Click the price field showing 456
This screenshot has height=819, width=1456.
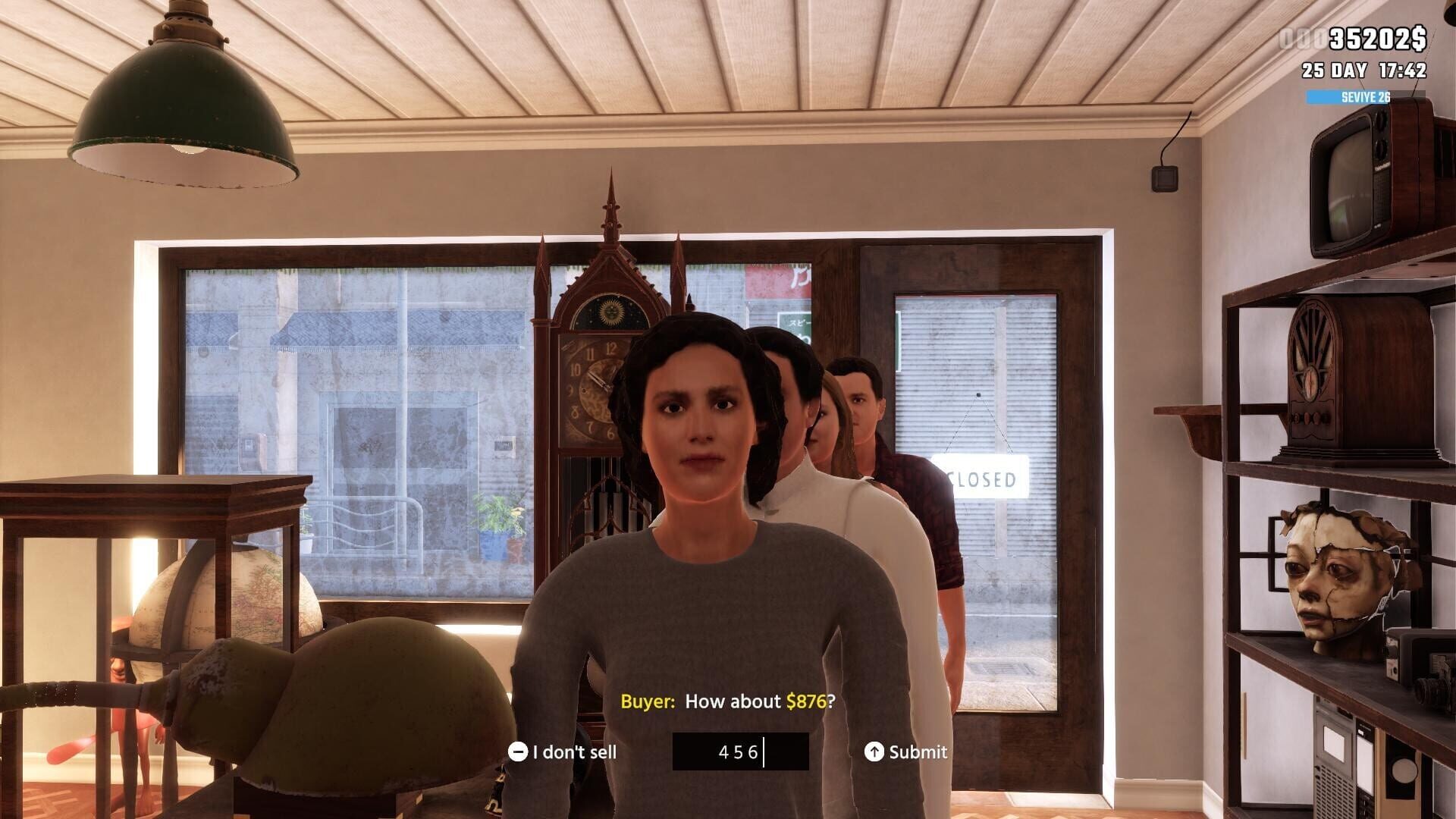739,752
